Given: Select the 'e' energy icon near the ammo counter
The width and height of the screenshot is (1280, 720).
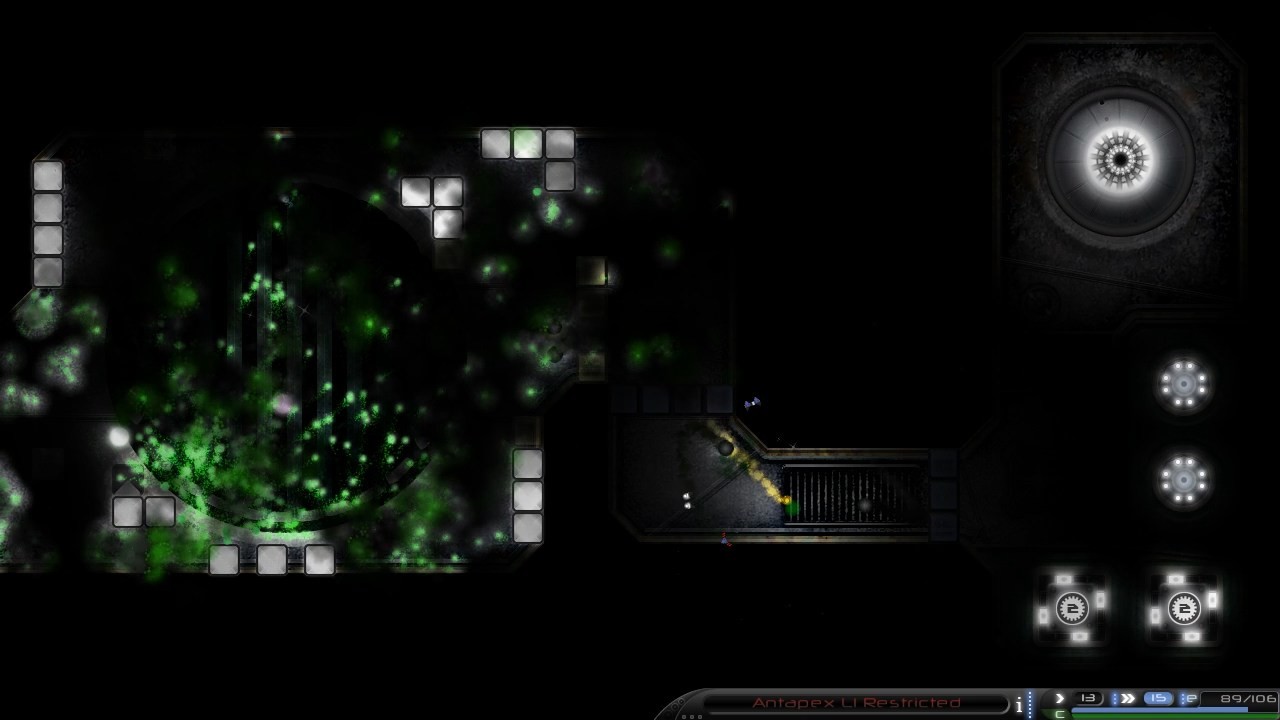Looking at the screenshot, I should point(1190,699).
